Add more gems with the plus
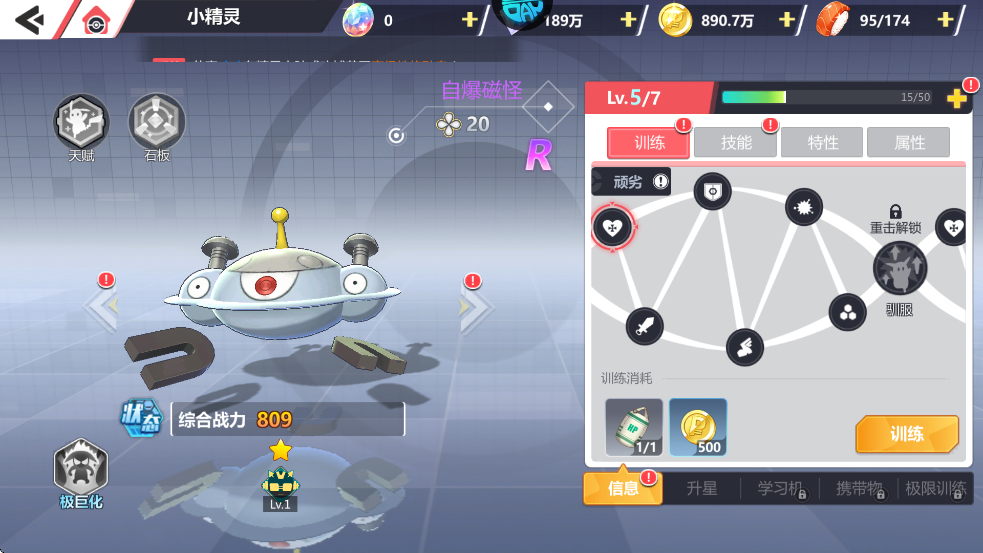The height and width of the screenshot is (553, 983). pos(469,20)
